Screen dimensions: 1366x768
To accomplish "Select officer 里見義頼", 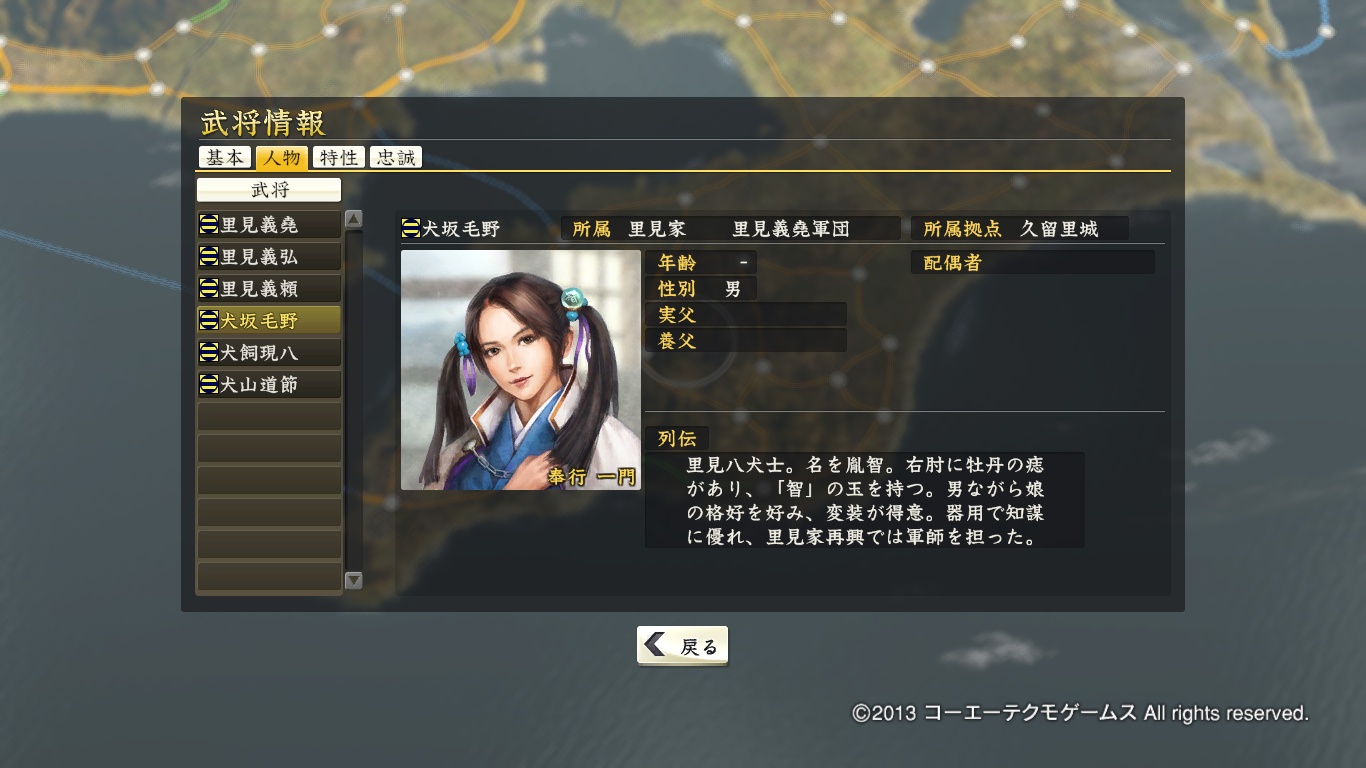I will [x=269, y=289].
